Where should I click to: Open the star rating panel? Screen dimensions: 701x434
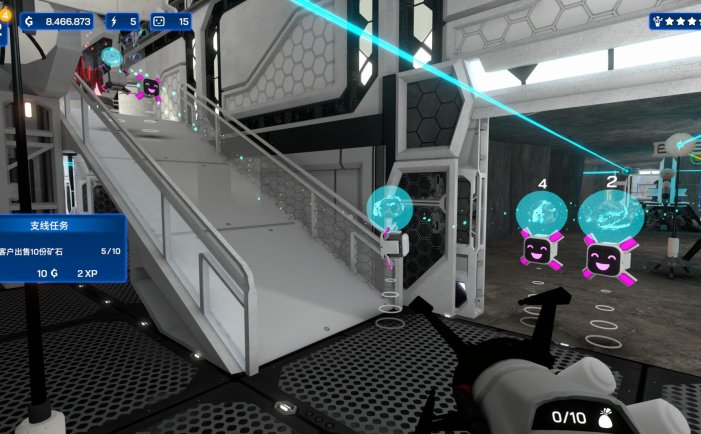tap(677, 20)
